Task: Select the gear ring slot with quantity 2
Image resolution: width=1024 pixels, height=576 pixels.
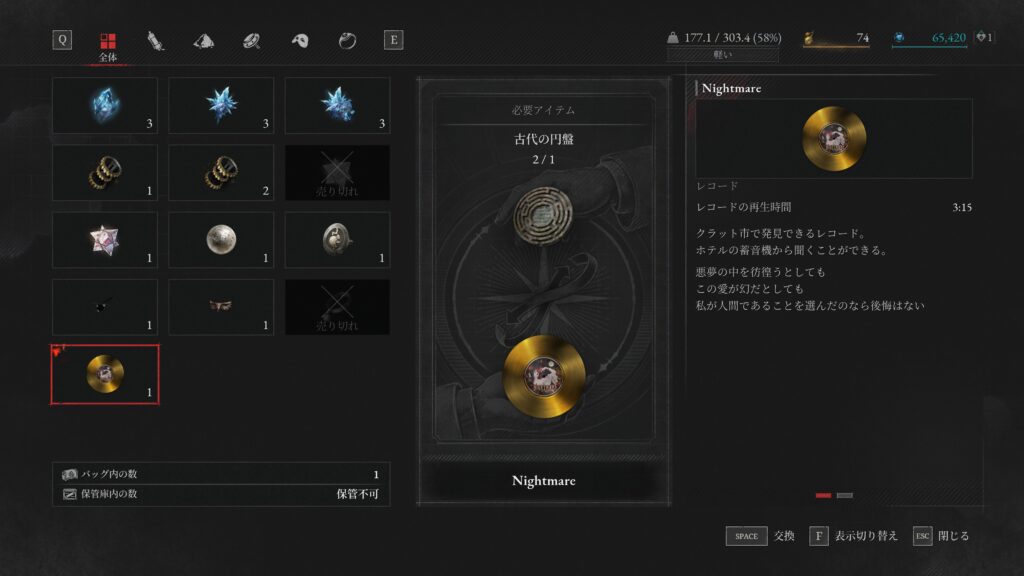Action: click(221, 172)
